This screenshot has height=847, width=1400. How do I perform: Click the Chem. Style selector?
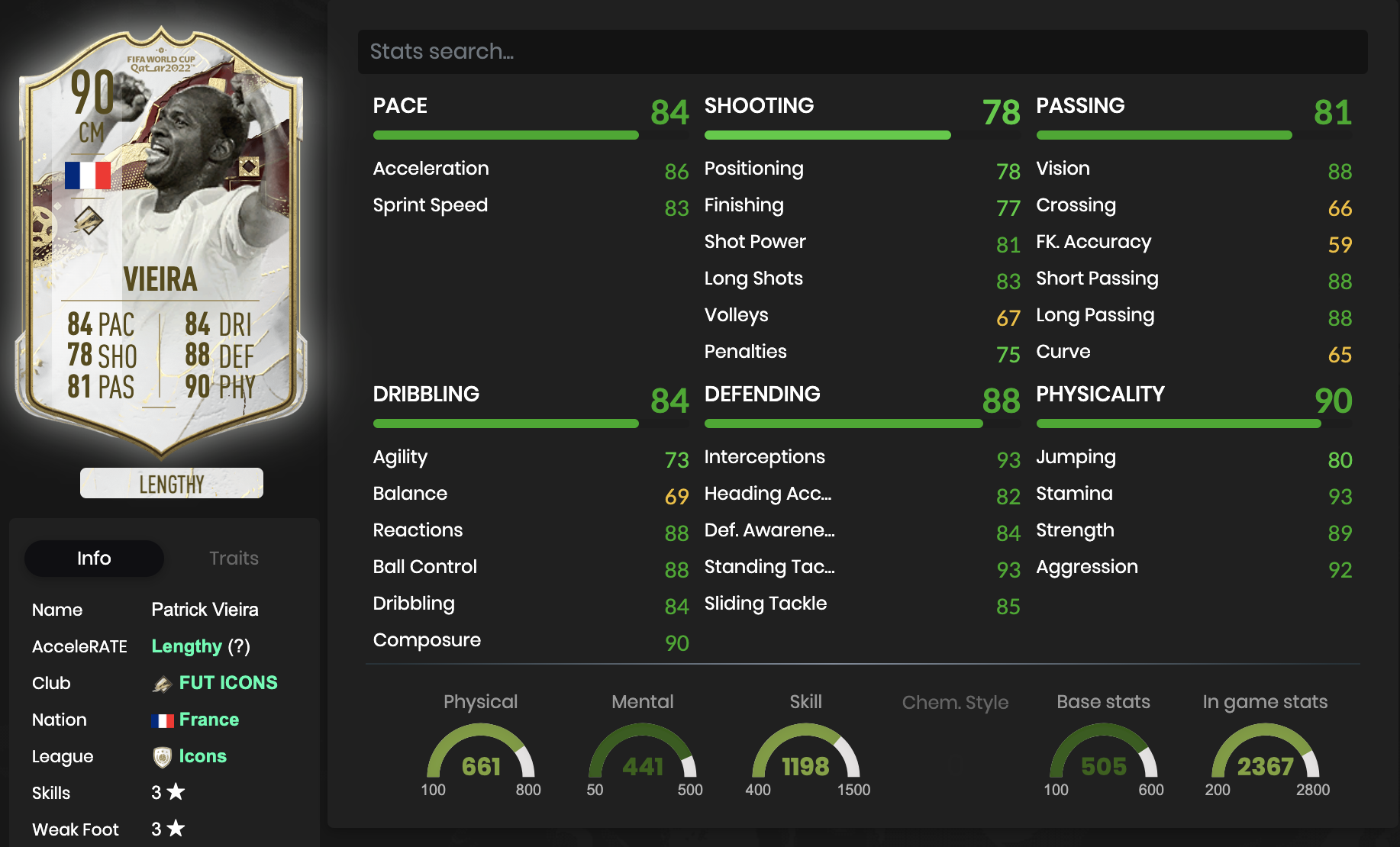tap(955, 703)
